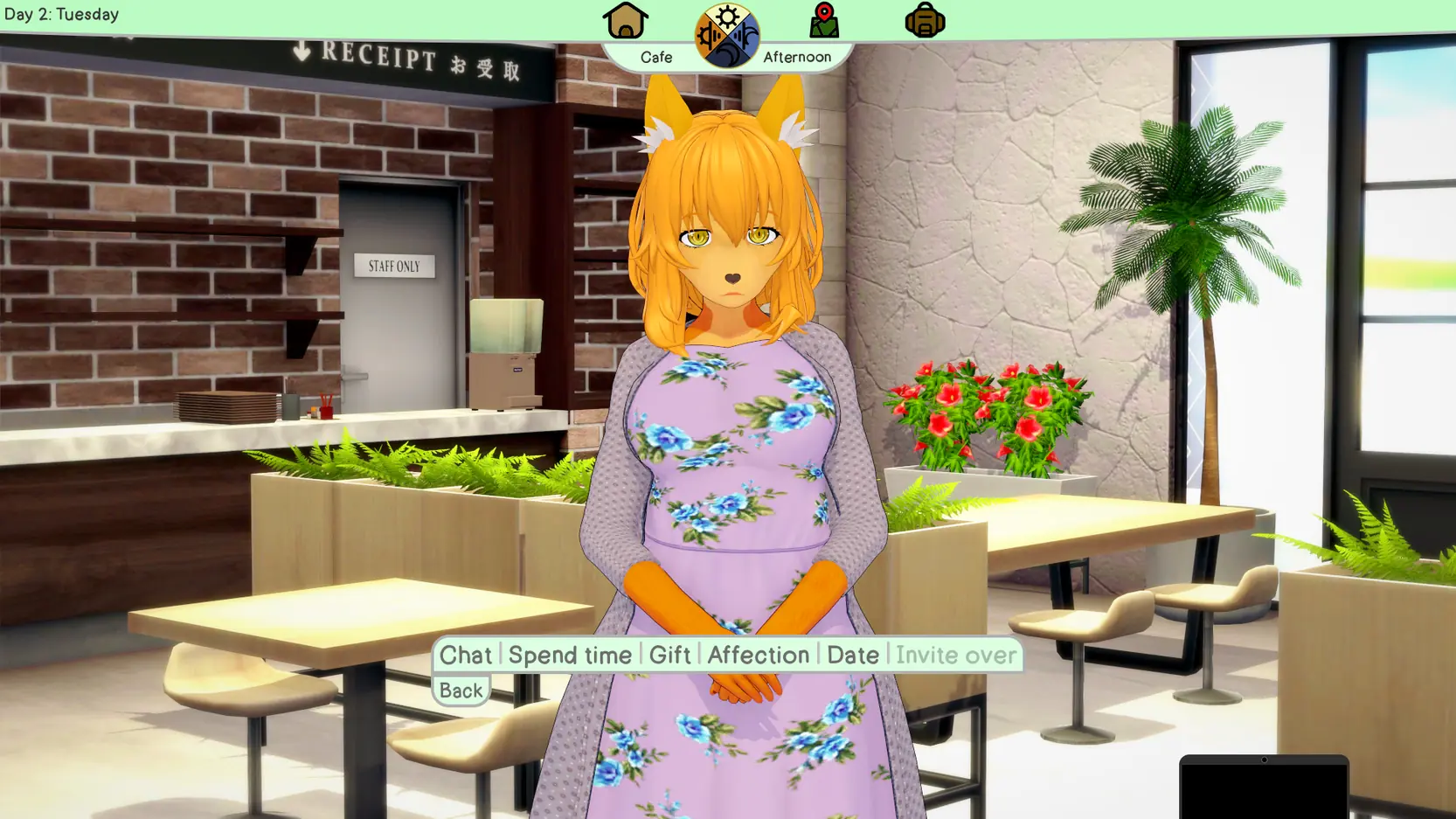Screen dimensions: 1456x819
Task: Select Spend time with the character
Action: (570, 655)
